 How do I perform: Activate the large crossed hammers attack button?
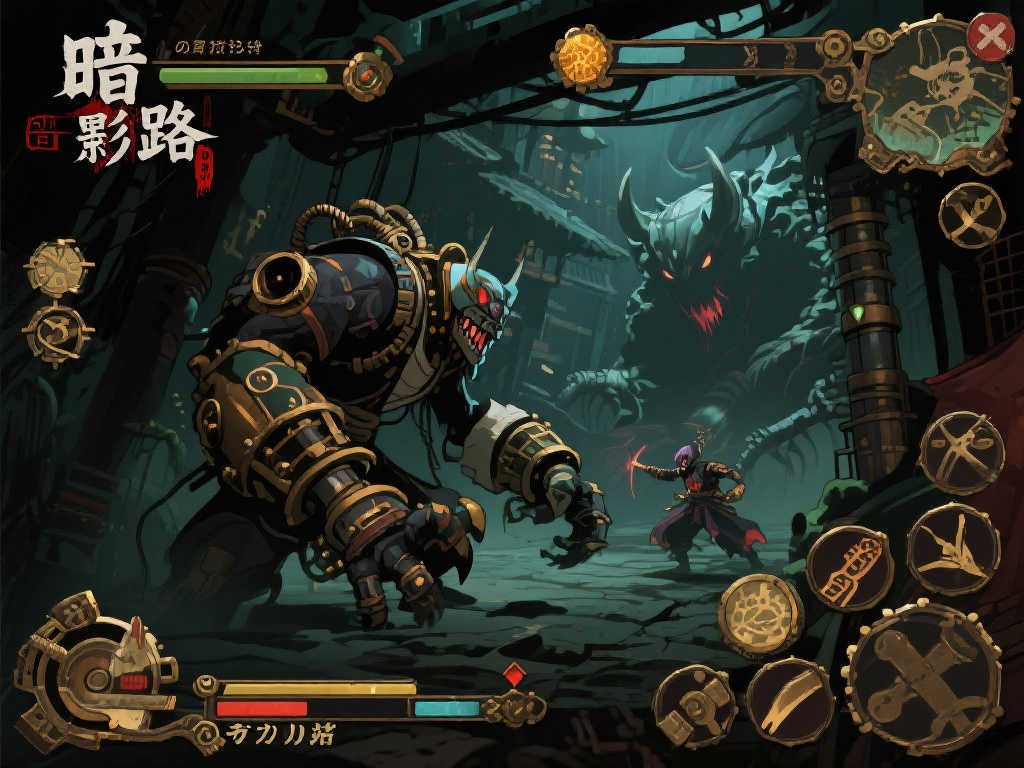coord(922,677)
